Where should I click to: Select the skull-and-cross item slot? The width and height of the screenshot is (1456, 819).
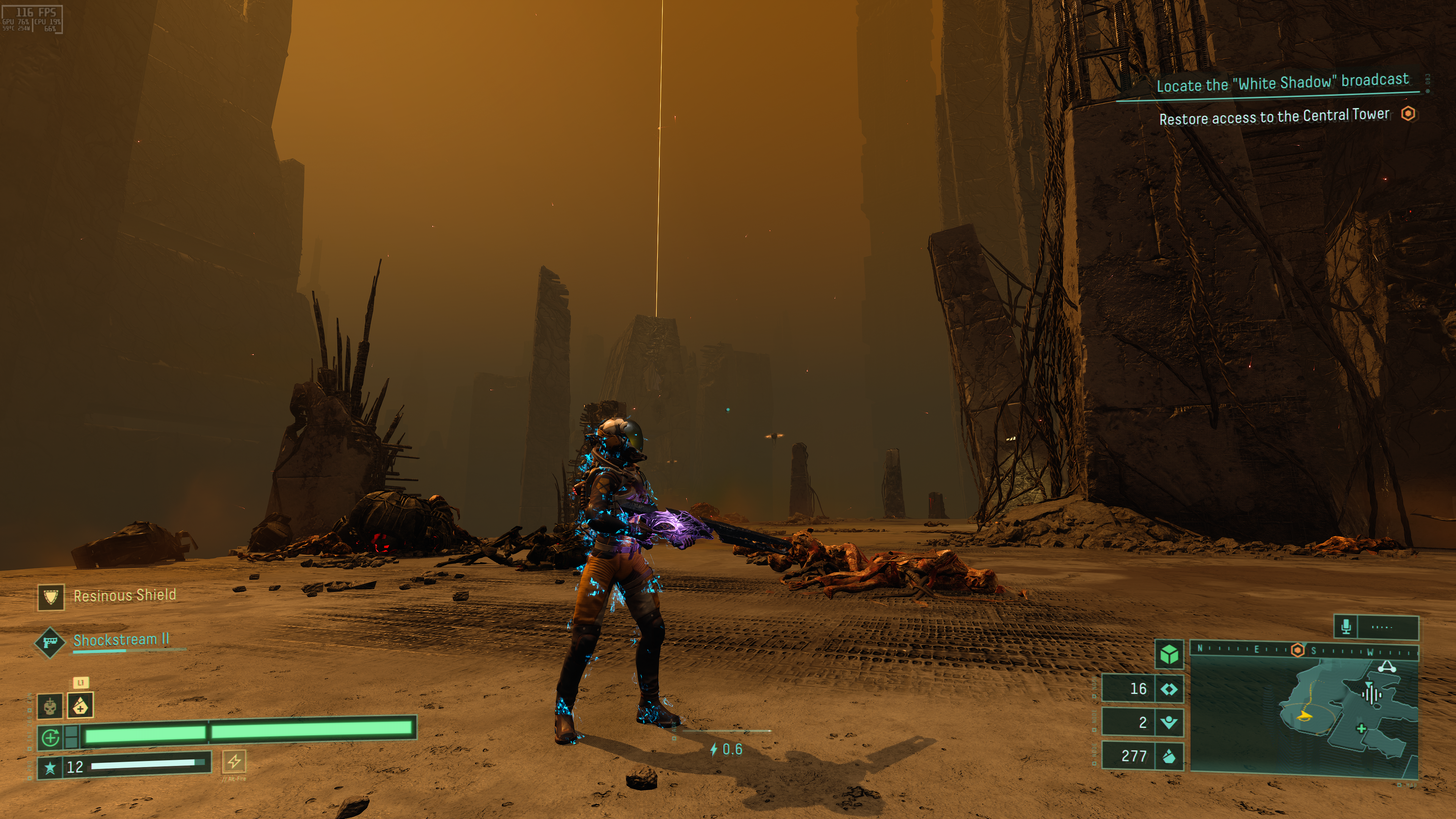(50, 706)
